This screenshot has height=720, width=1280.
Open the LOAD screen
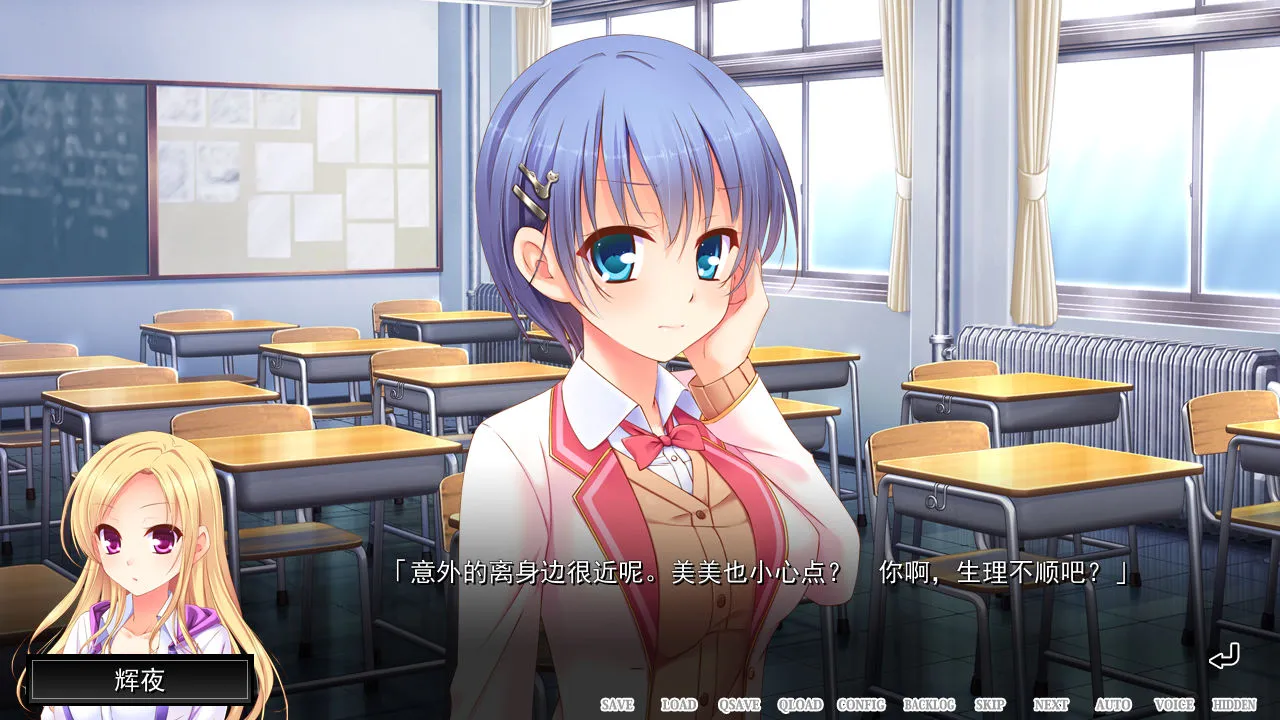681,704
